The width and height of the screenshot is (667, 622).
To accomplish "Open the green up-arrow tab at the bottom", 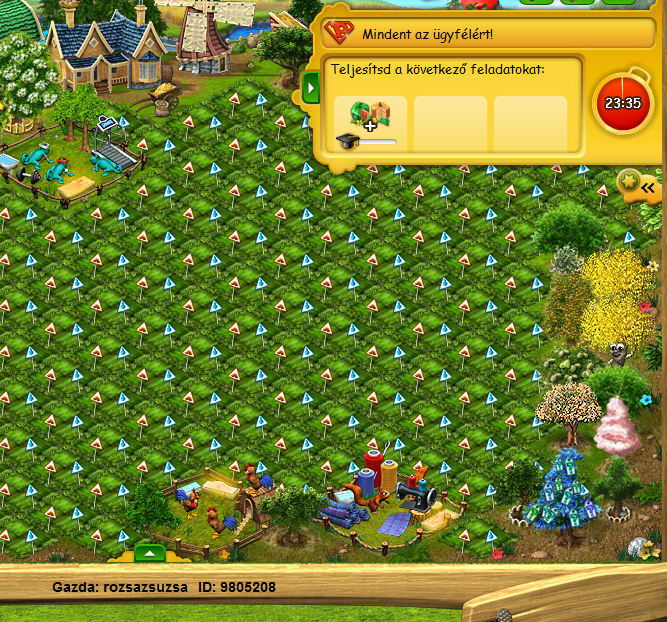I will (148, 553).
